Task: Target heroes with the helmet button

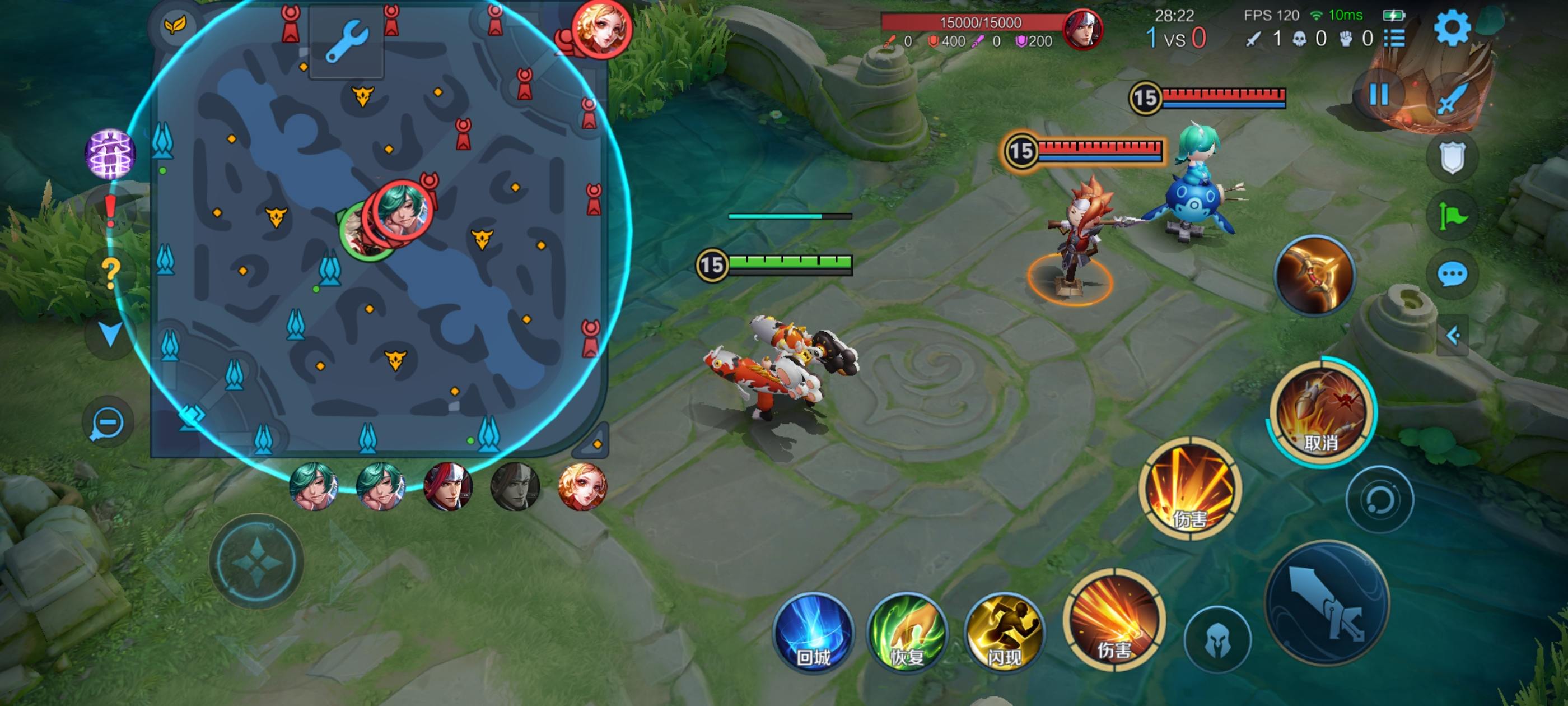Action: click(1217, 640)
